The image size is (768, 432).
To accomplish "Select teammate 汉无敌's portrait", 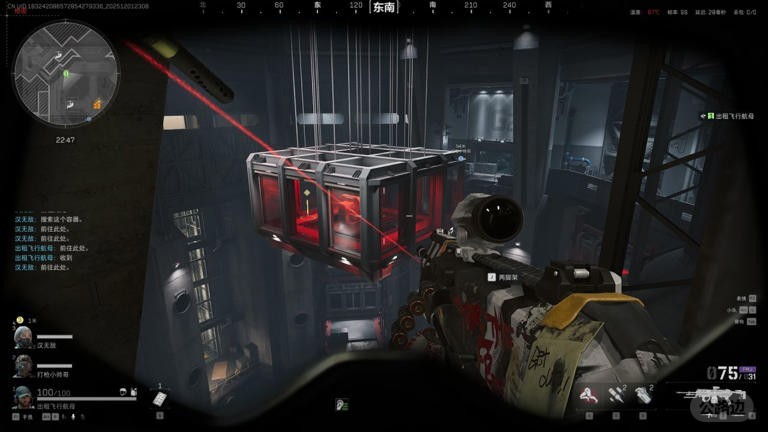I will coord(21,336).
